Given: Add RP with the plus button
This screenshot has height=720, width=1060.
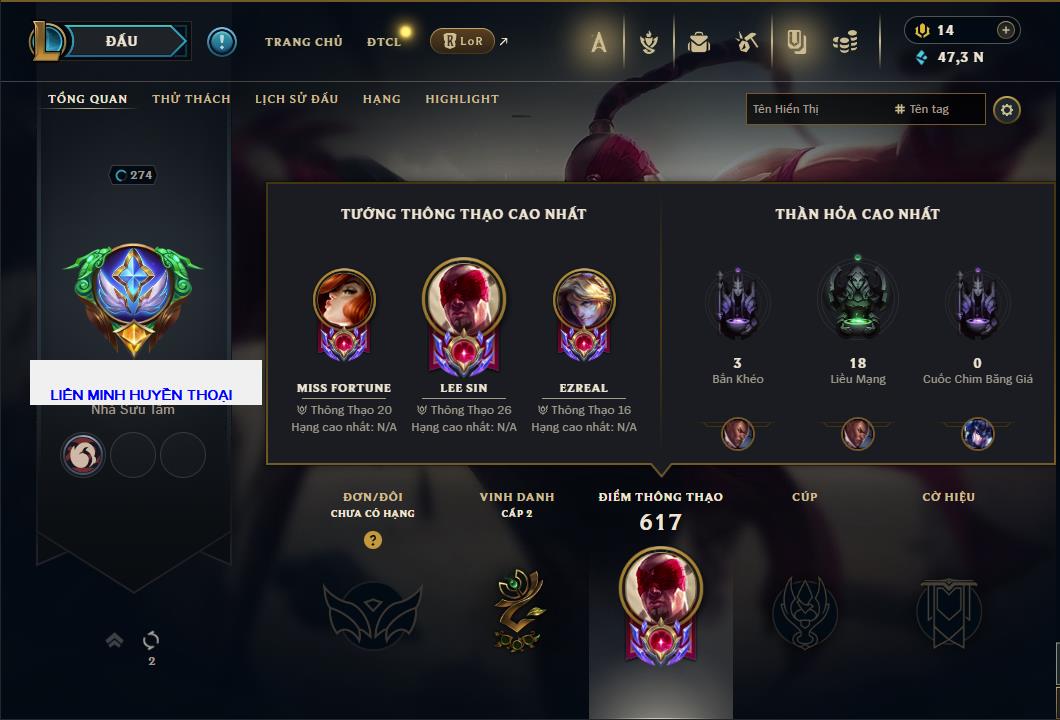Looking at the screenshot, I should coord(1006,30).
